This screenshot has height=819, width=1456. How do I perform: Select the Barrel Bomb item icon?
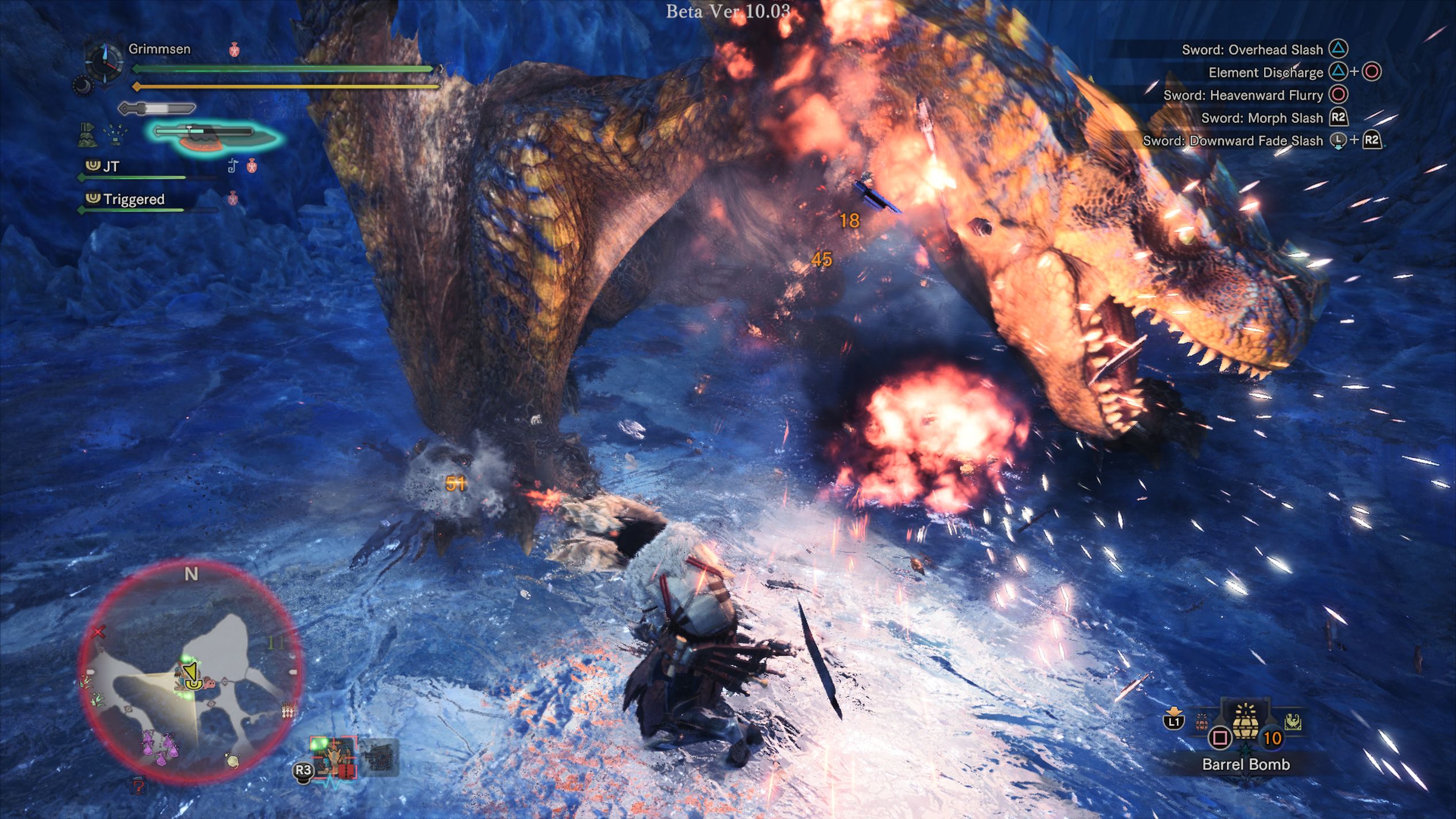(1245, 723)
